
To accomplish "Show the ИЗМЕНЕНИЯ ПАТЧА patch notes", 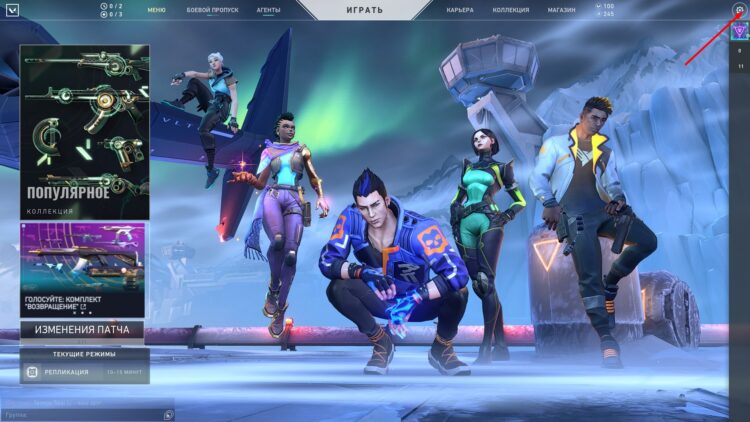I will pyautogui.click(x=82, y=329).
